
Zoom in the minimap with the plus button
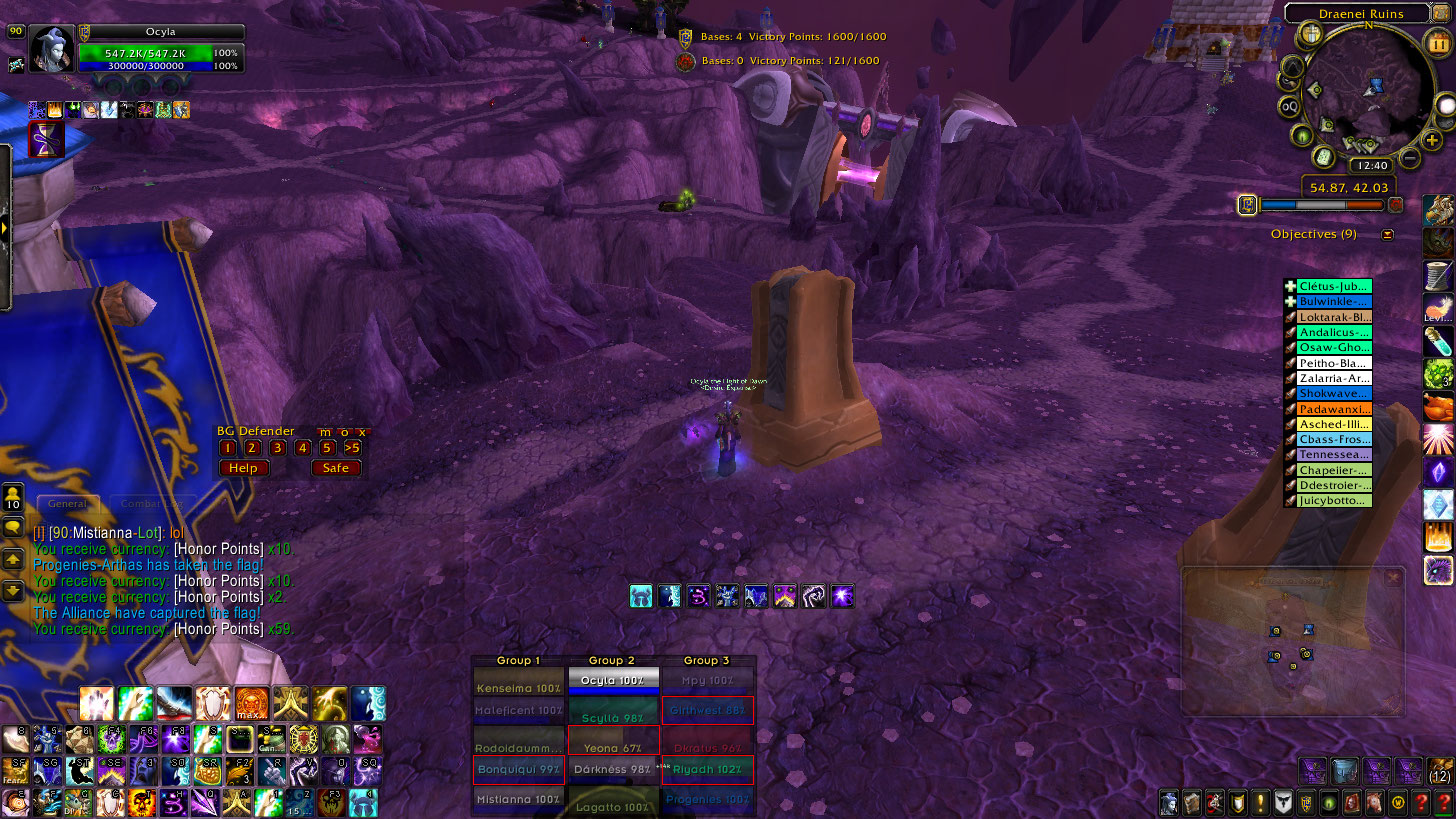(x=1432, y=141)
